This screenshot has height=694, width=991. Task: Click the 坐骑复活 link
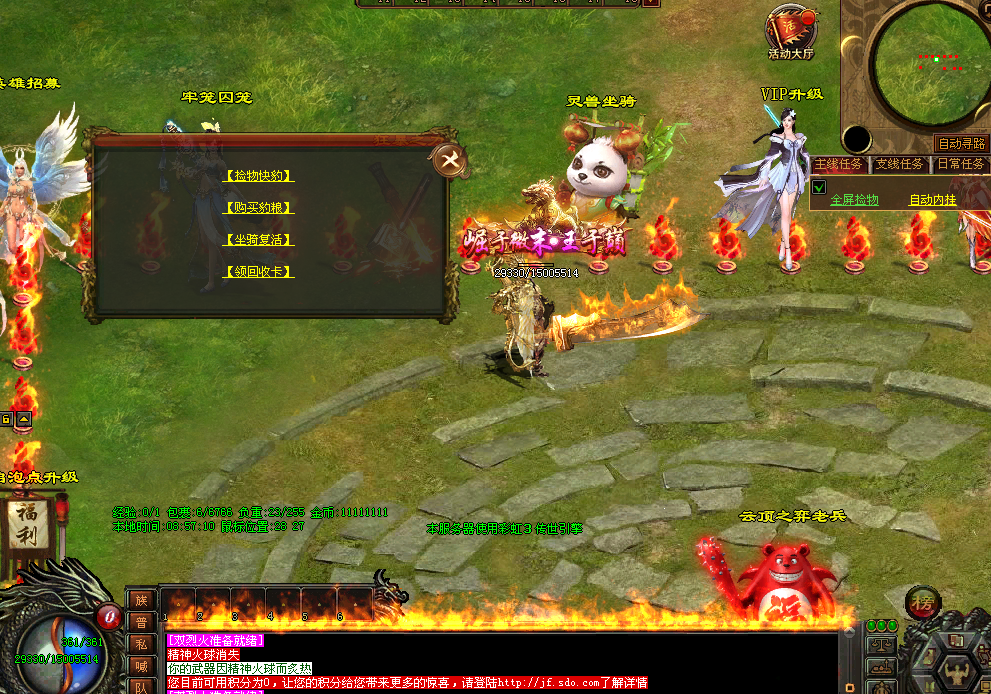259,240
